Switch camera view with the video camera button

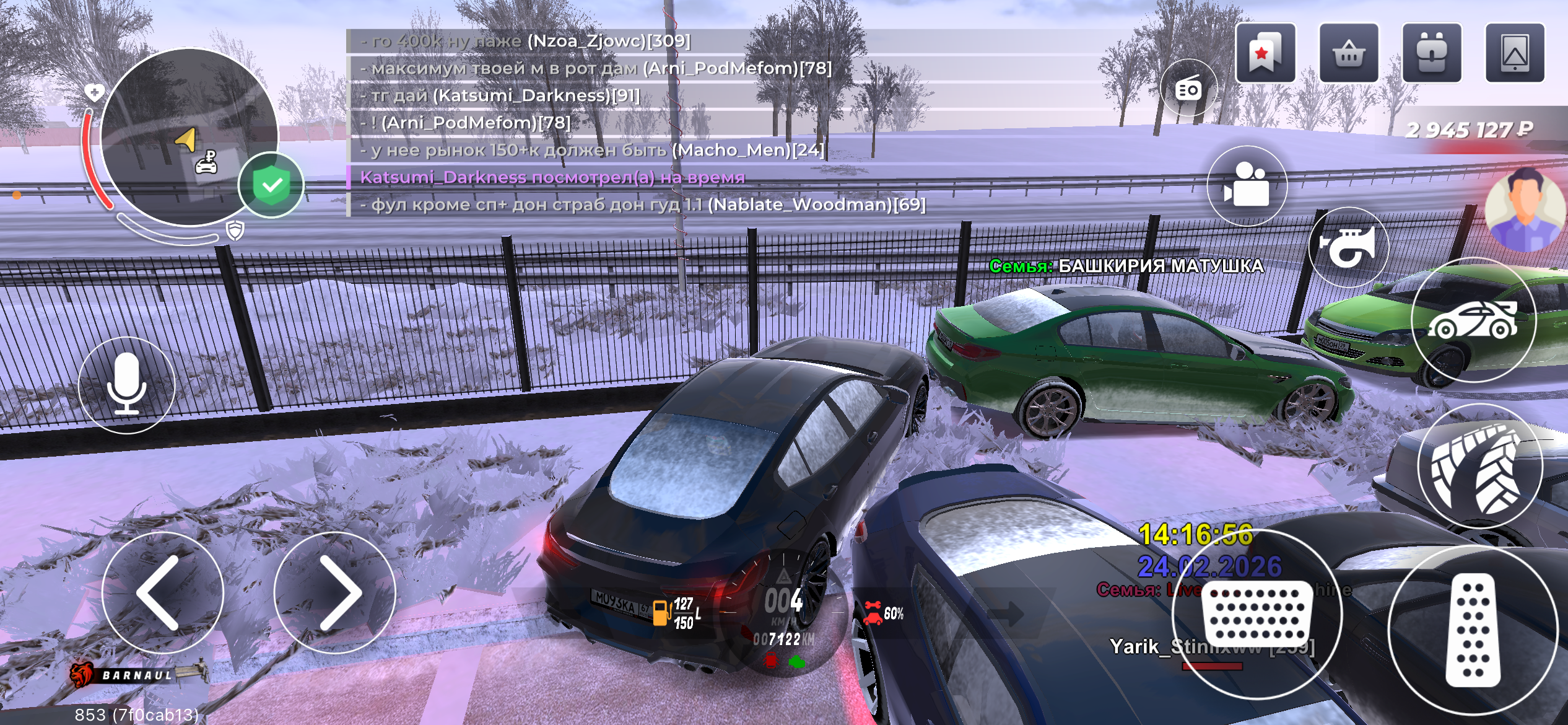pos(1247,185)
